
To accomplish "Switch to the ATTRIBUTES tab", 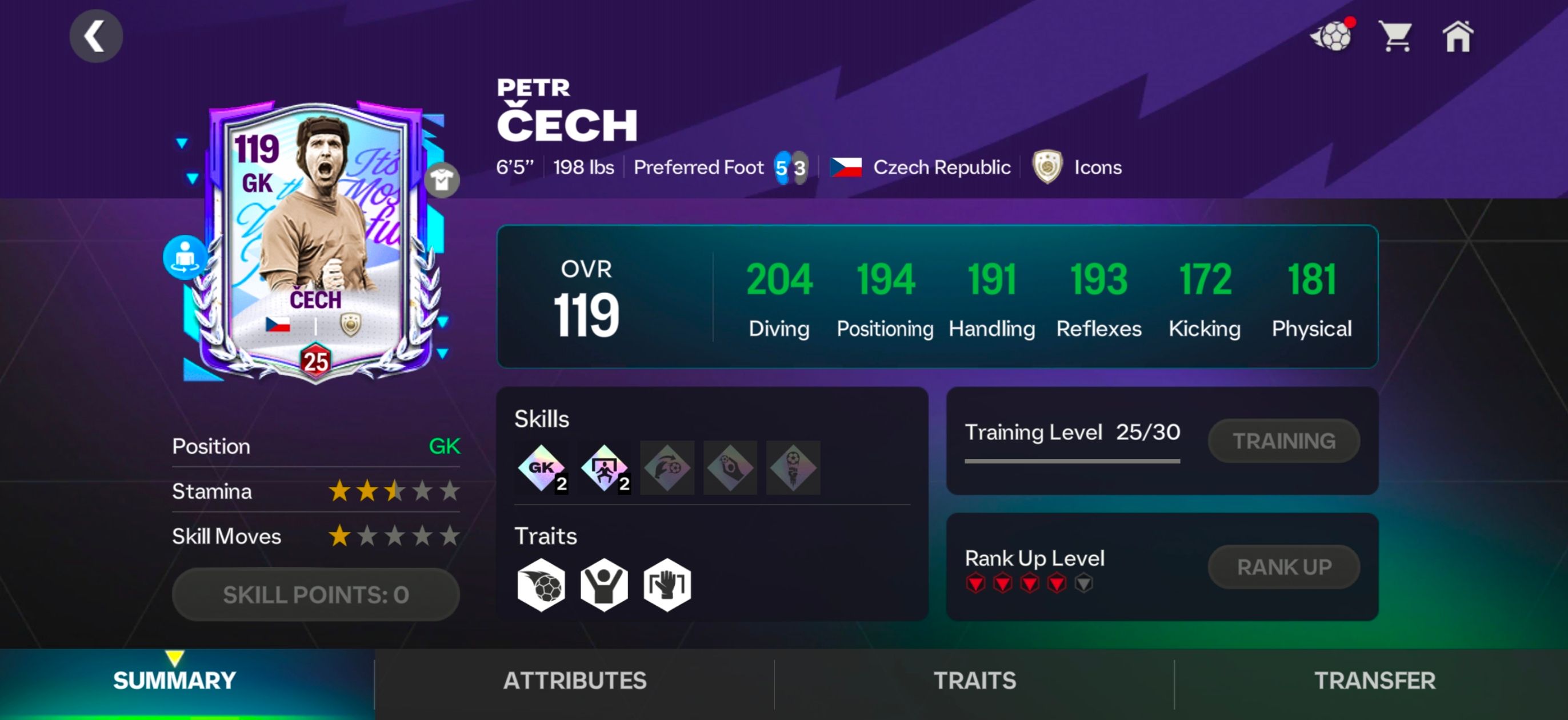I will pyautogui.click(x=575, y=680).
